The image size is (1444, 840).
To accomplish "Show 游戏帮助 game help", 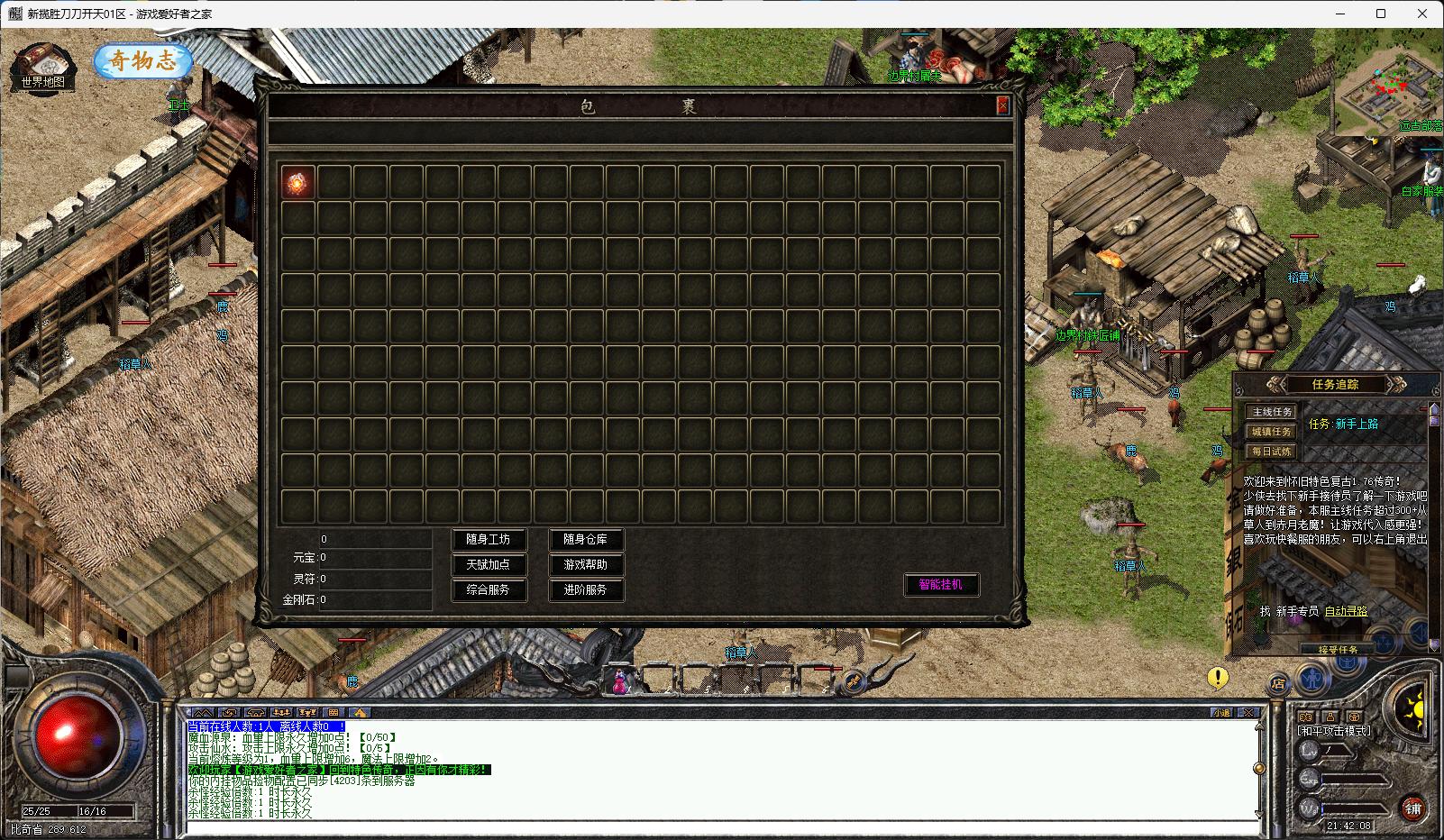I will coord(586,565).
